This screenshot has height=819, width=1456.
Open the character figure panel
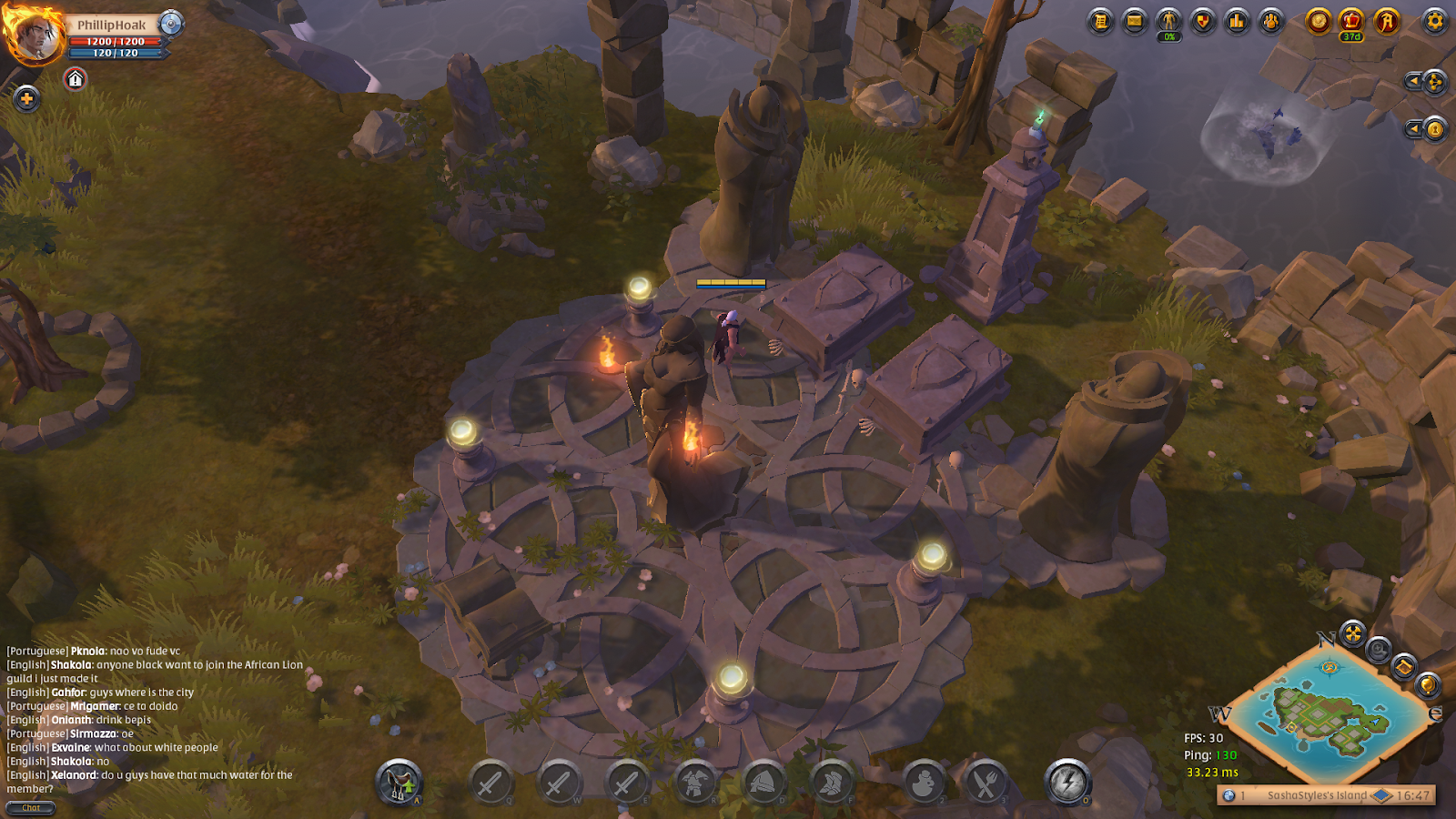tap(1168, 21)
